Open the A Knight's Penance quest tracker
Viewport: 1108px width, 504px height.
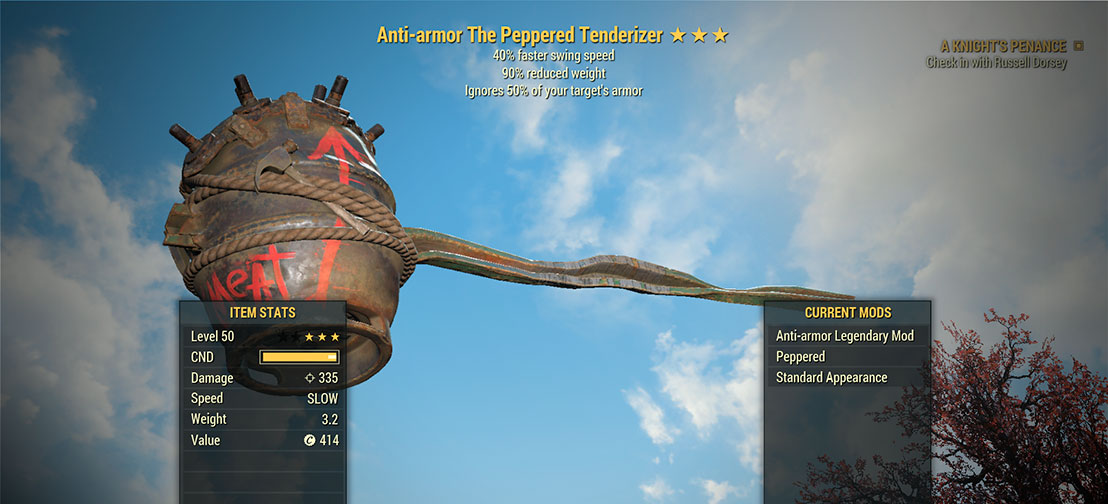1003,46
